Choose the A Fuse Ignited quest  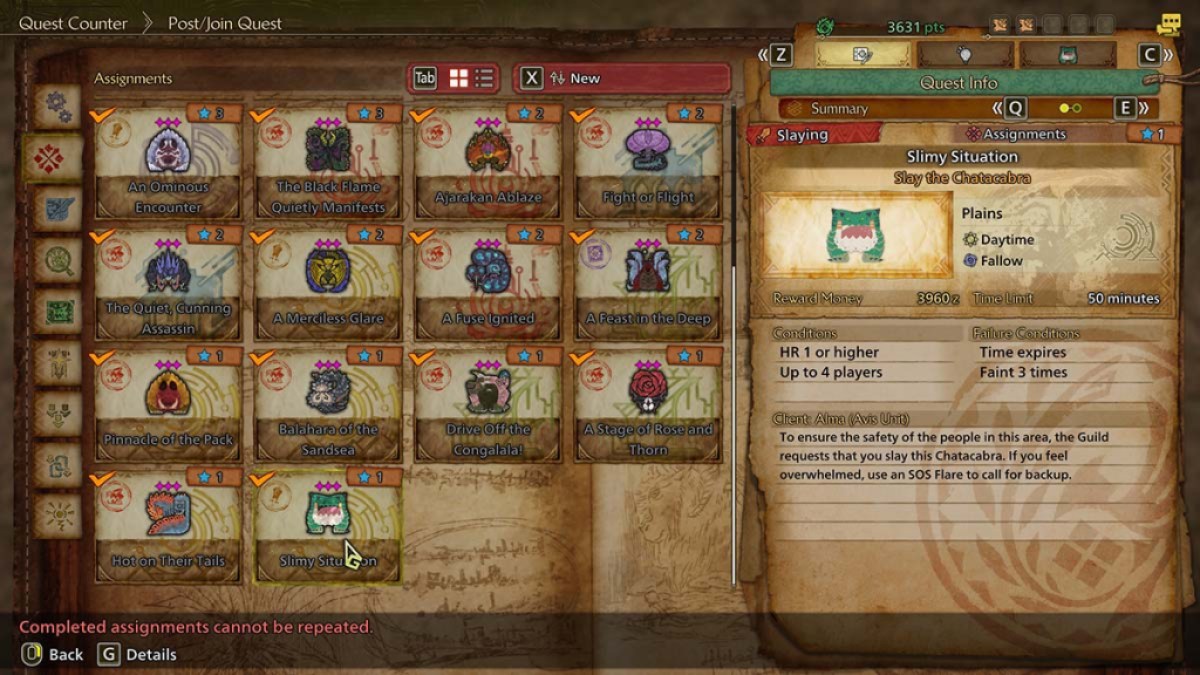click(x=488, y=284)
